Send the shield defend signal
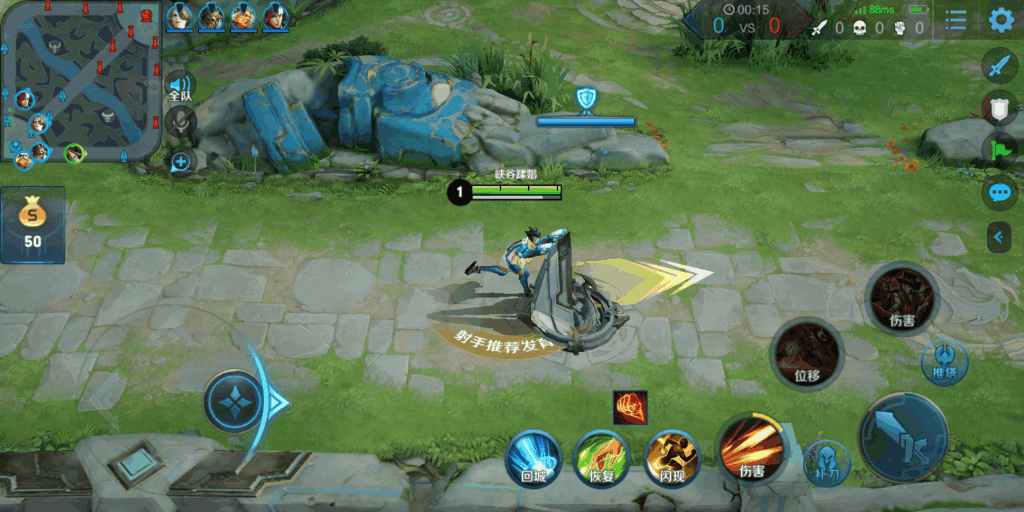 click(999, 108)
